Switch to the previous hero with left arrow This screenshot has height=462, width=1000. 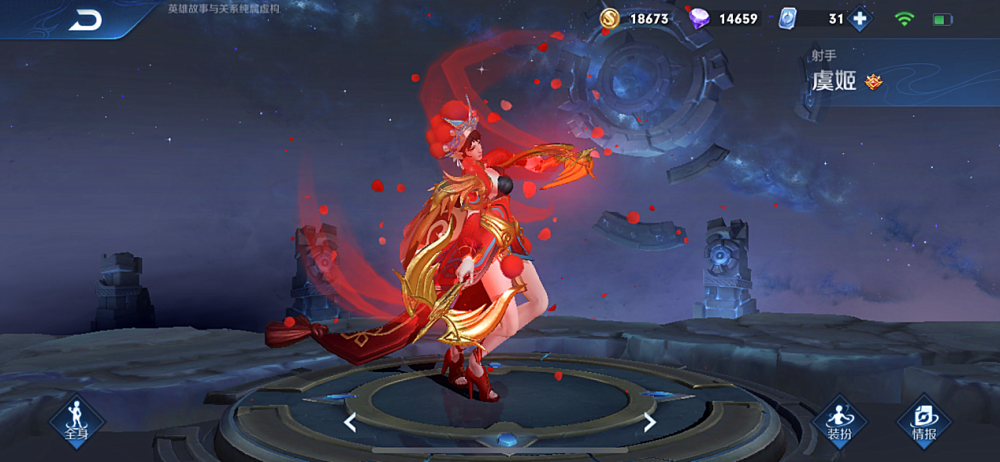pyautogui.click(x=350, y=422)
